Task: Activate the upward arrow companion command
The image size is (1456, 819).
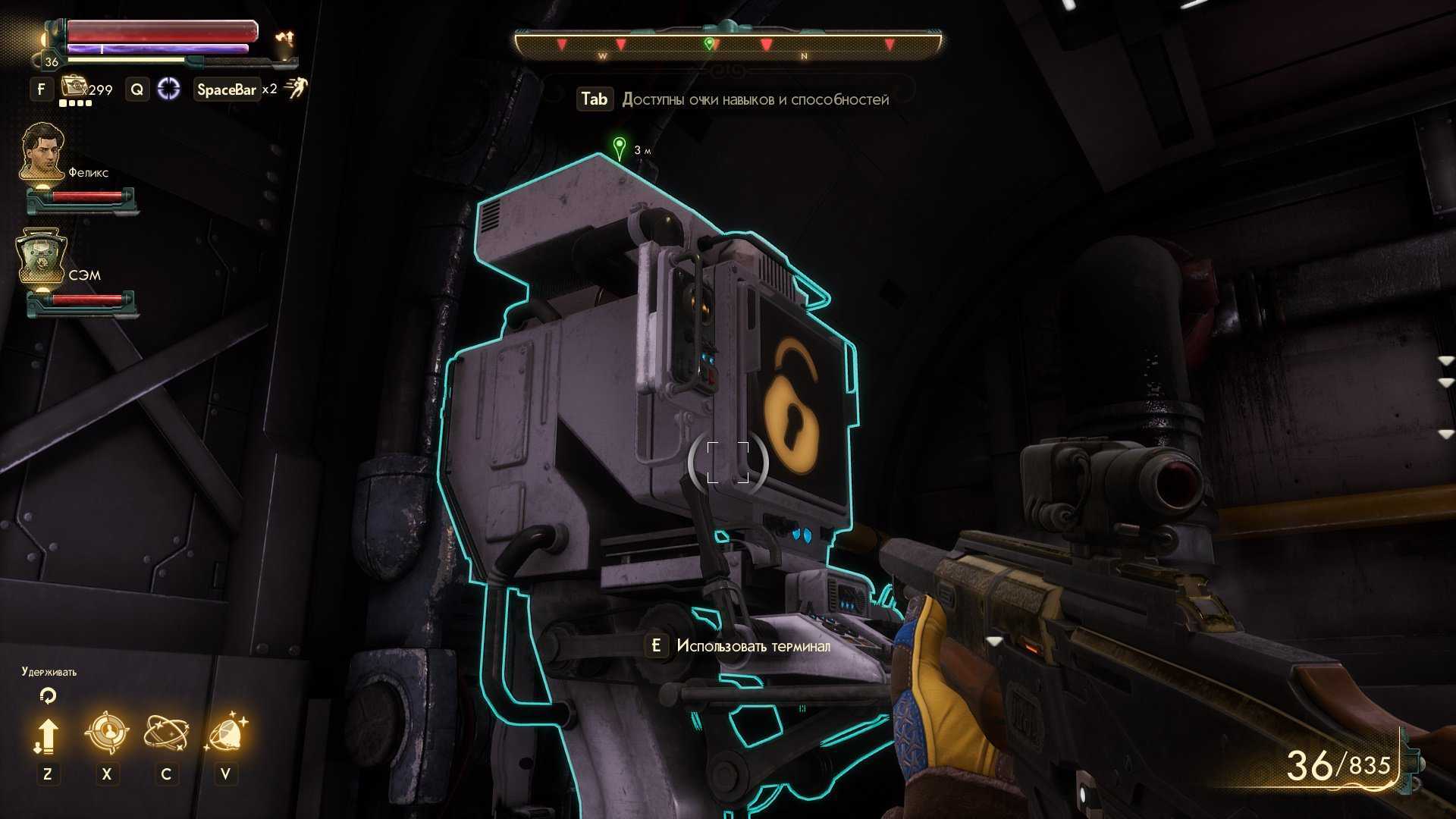Action: click(x=47, y=736)
